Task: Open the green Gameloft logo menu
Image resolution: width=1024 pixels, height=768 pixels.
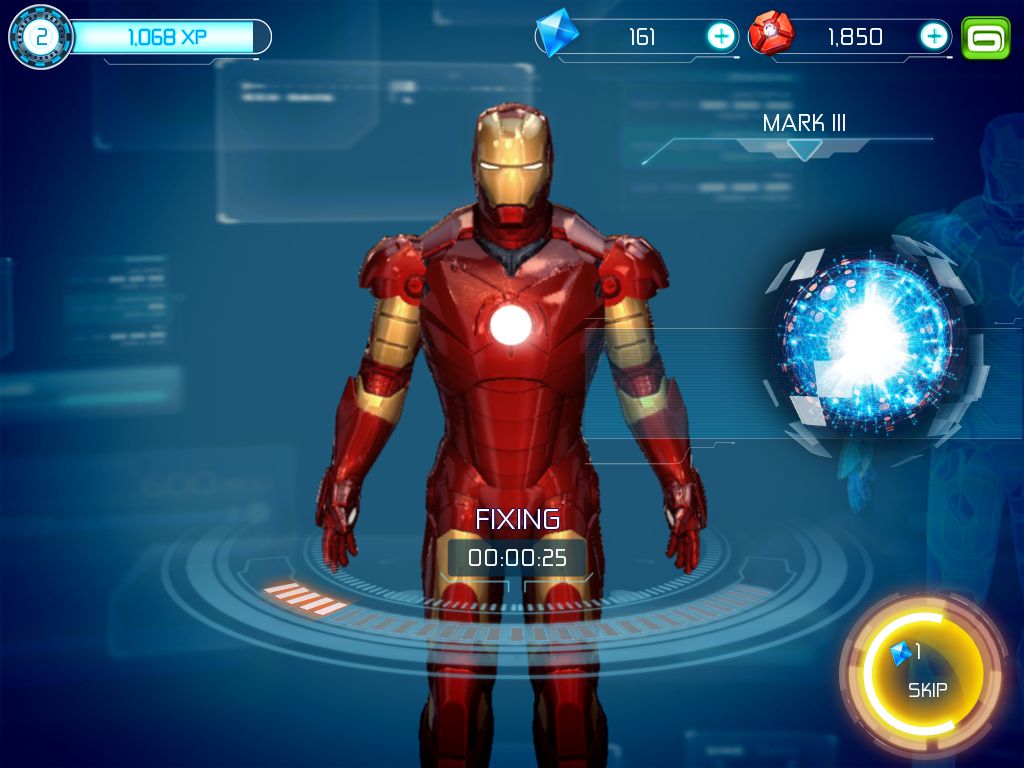Action: click(986, 37)
